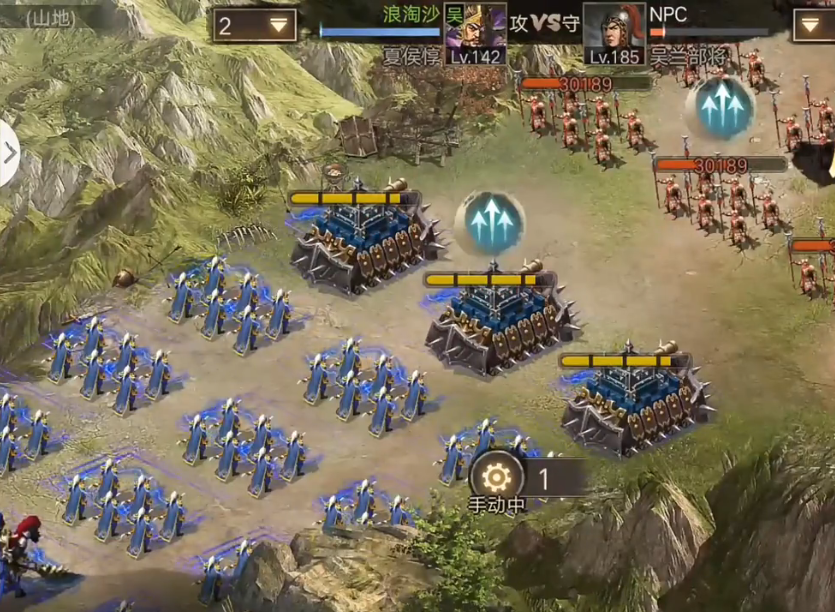This screenshot has width=835, height=612.
Task: Expand the dropdown arrow beside the NPC name
Action: 813,26
